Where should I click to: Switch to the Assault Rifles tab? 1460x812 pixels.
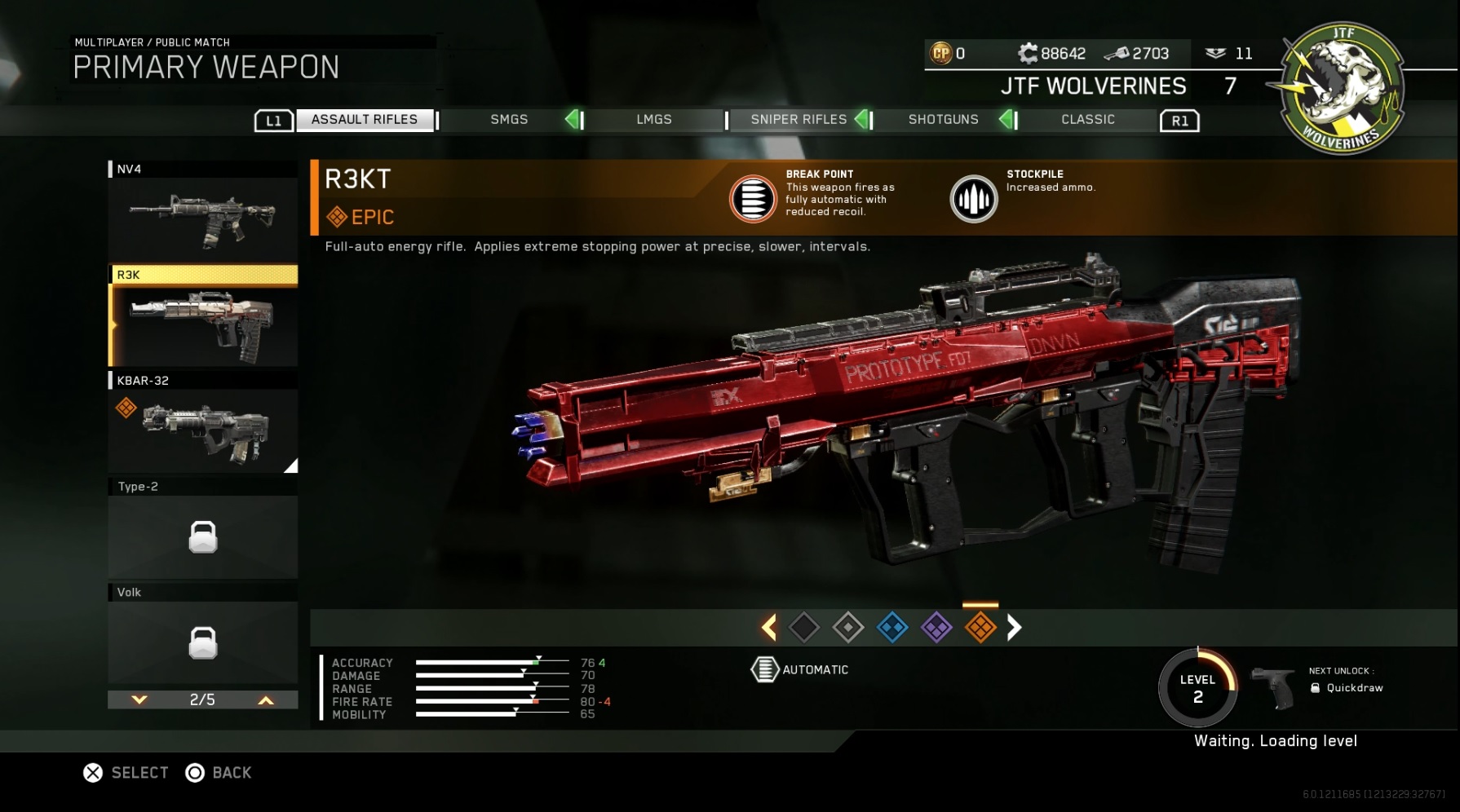[x=364, y=120]
